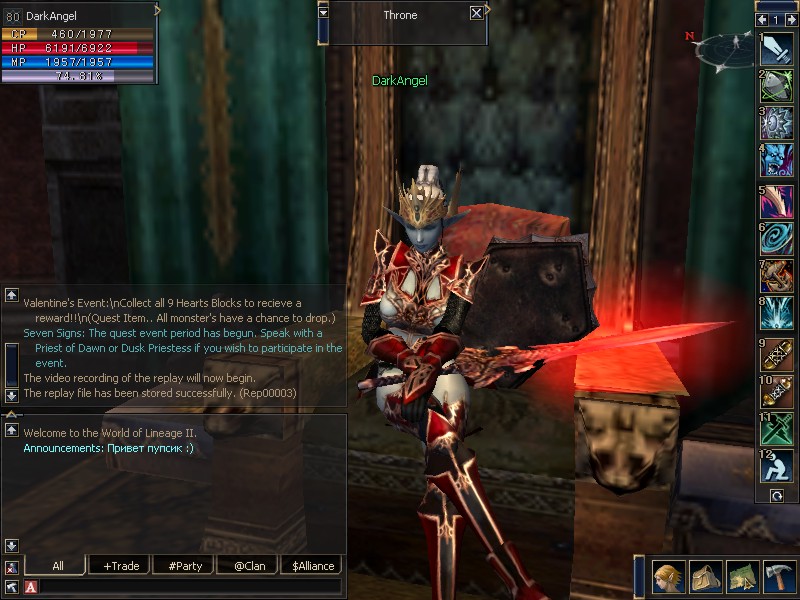Open the hammer system menu icon
This screenshot has width=800, height=600.
point(779,577)
